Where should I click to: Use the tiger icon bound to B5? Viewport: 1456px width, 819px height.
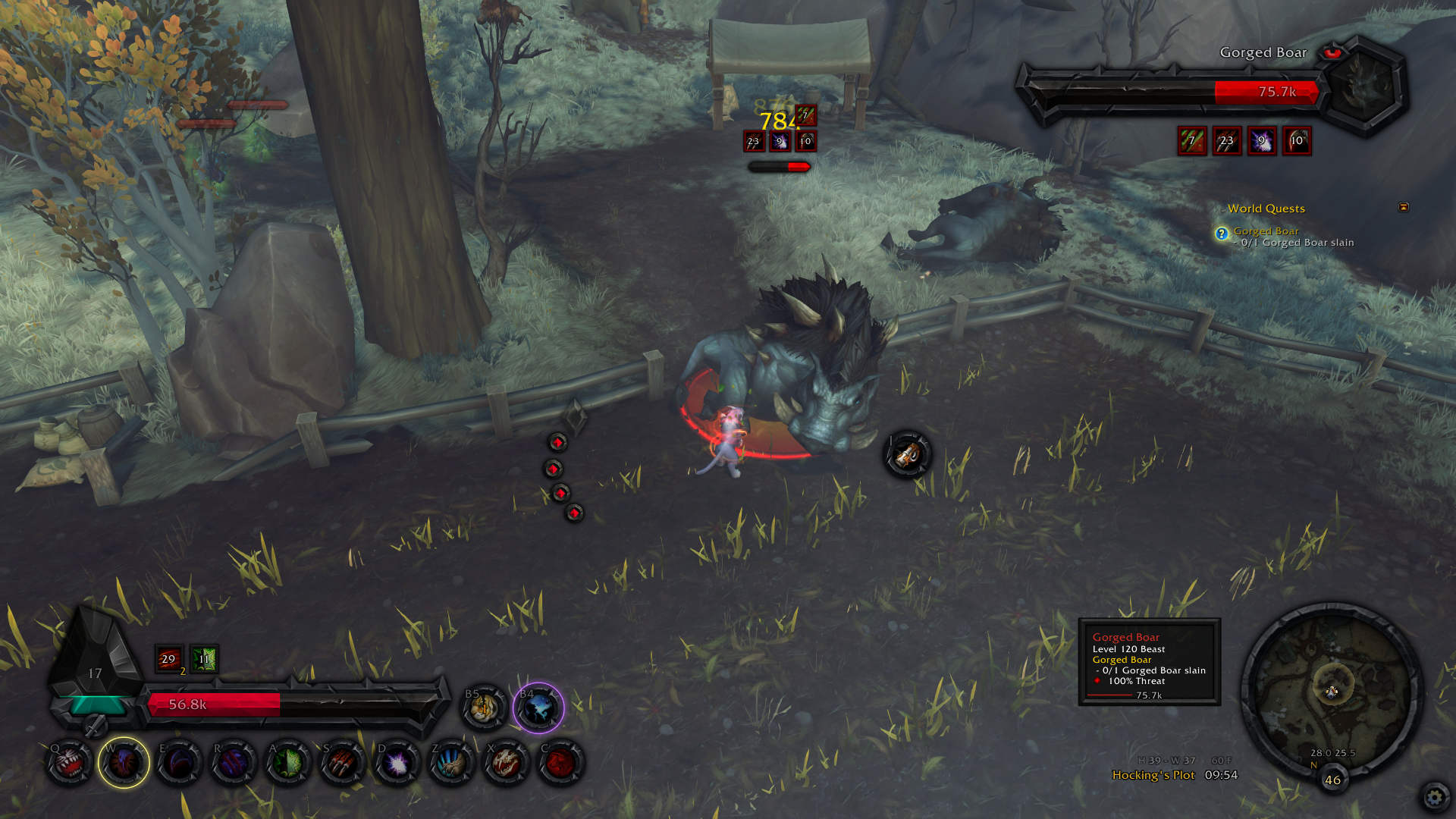pos(484,708)
